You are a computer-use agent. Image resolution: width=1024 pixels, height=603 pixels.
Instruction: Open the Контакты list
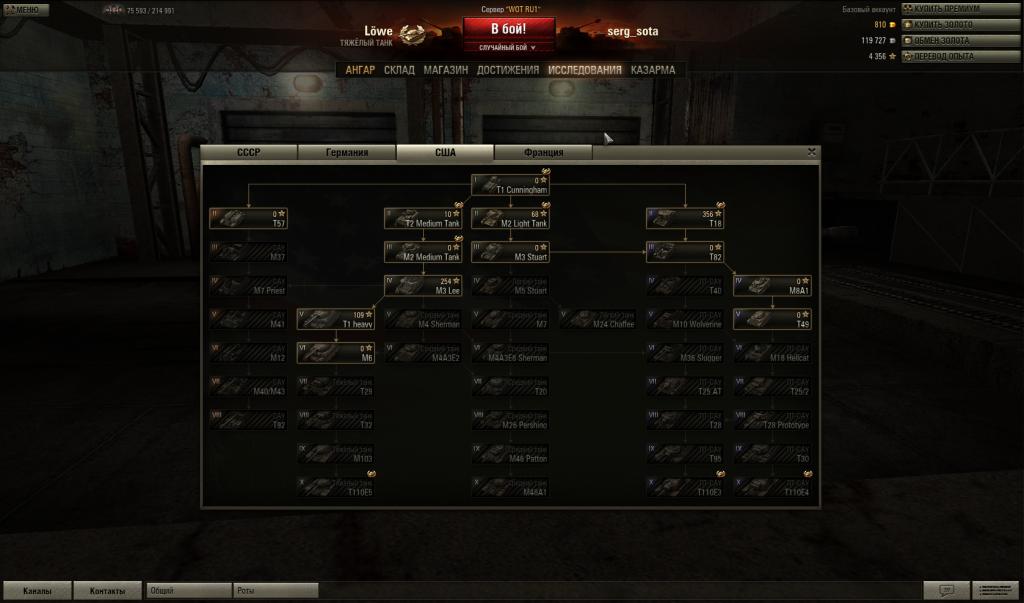tap(108, 591)
